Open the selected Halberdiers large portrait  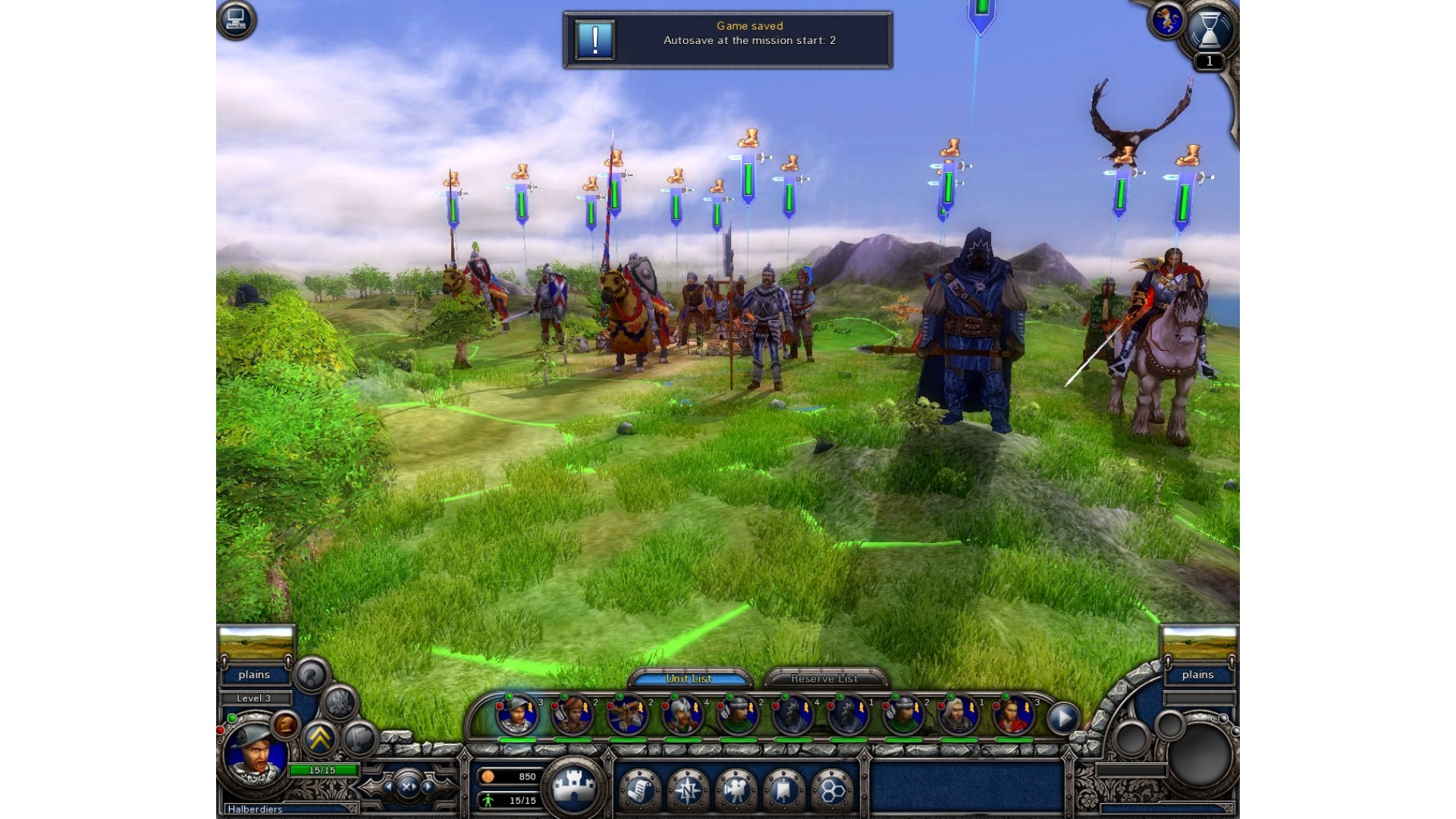tap(254, 754)
